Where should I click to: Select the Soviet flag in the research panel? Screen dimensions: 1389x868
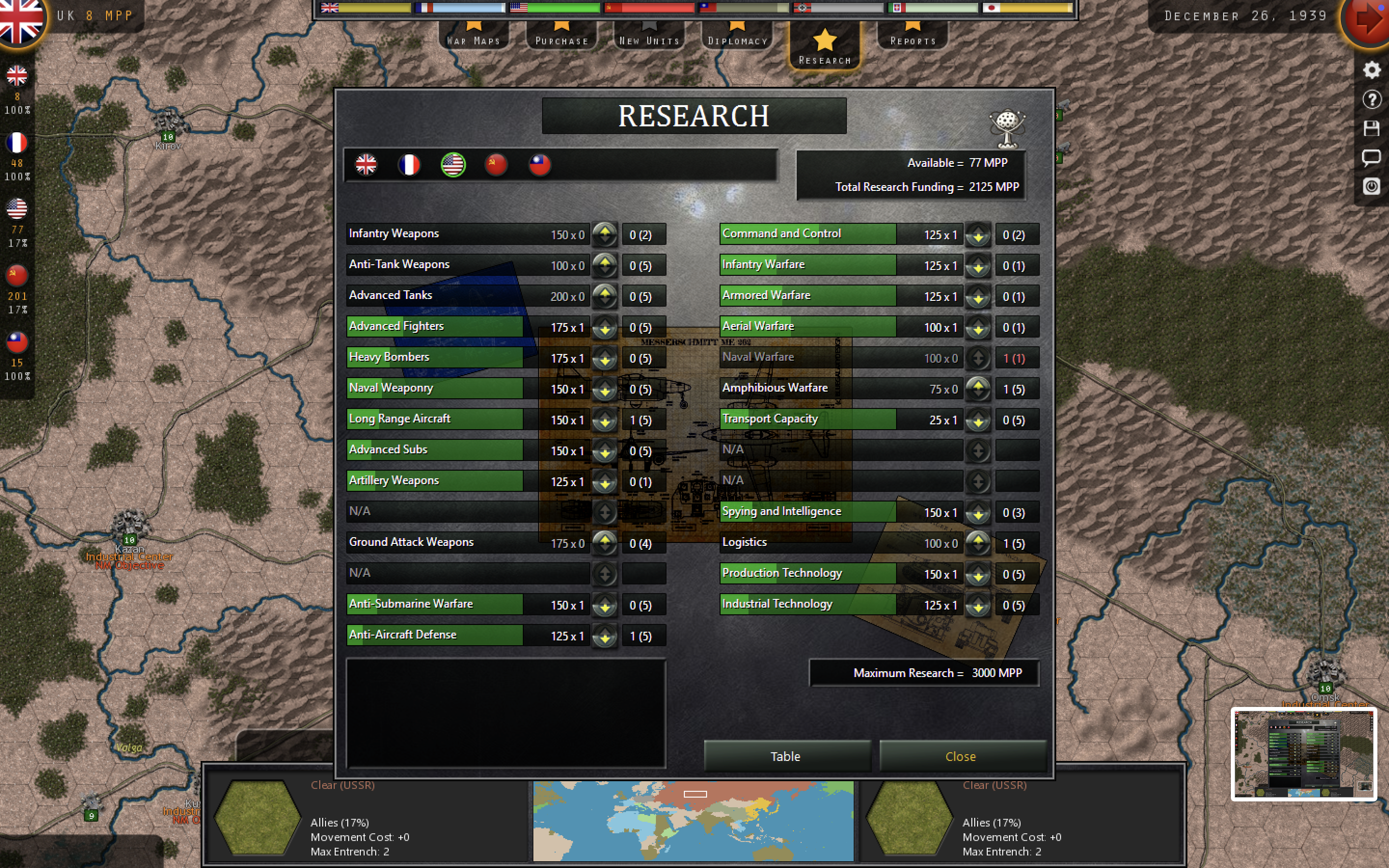click(x=496, y=165)
